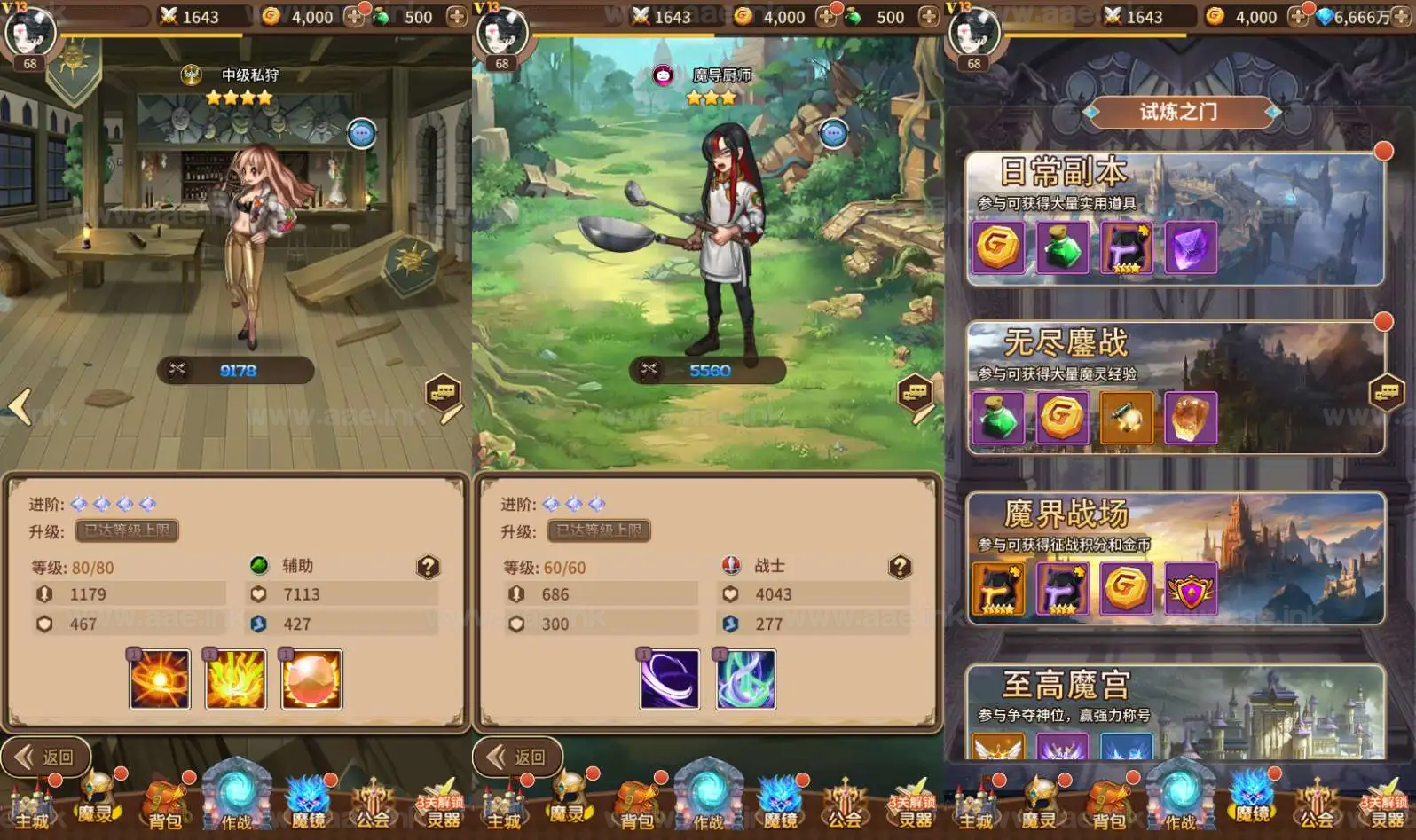Choose the glowing orange orb skill icon

pyautogui.click(x=311, y=679)
